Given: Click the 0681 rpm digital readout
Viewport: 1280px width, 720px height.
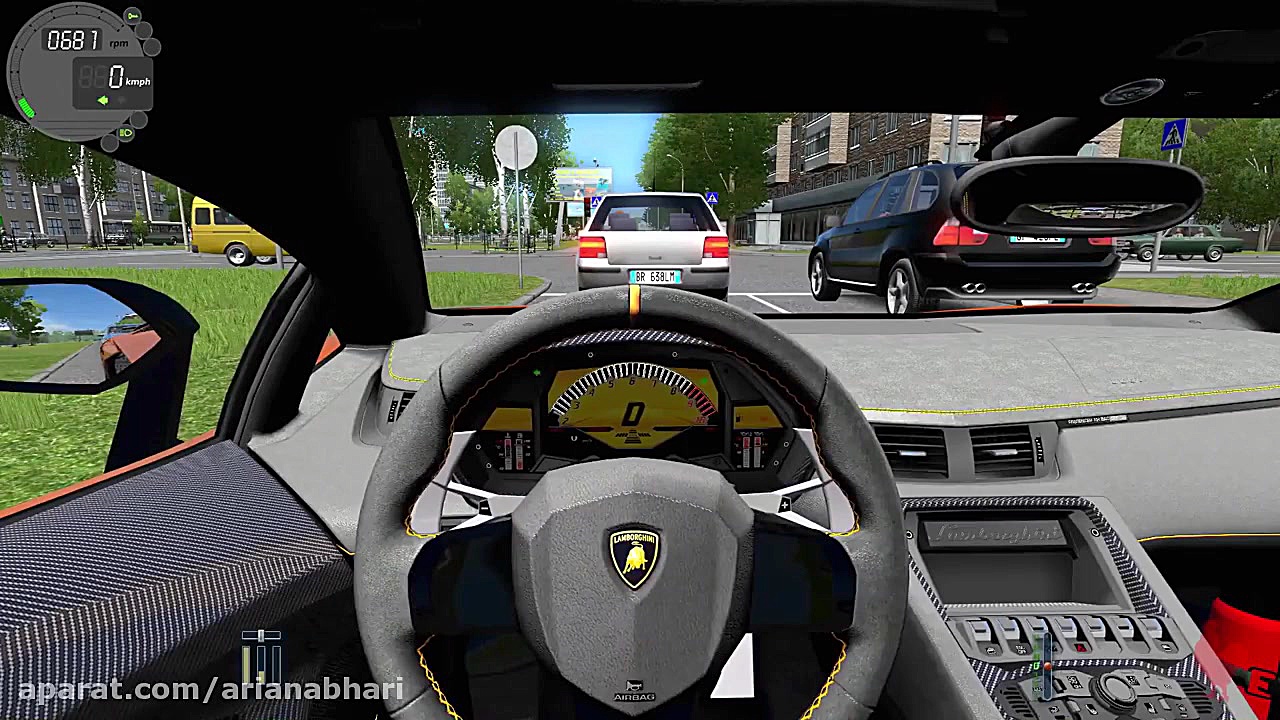Looking at the screenshot, I should tap(73, 38).
